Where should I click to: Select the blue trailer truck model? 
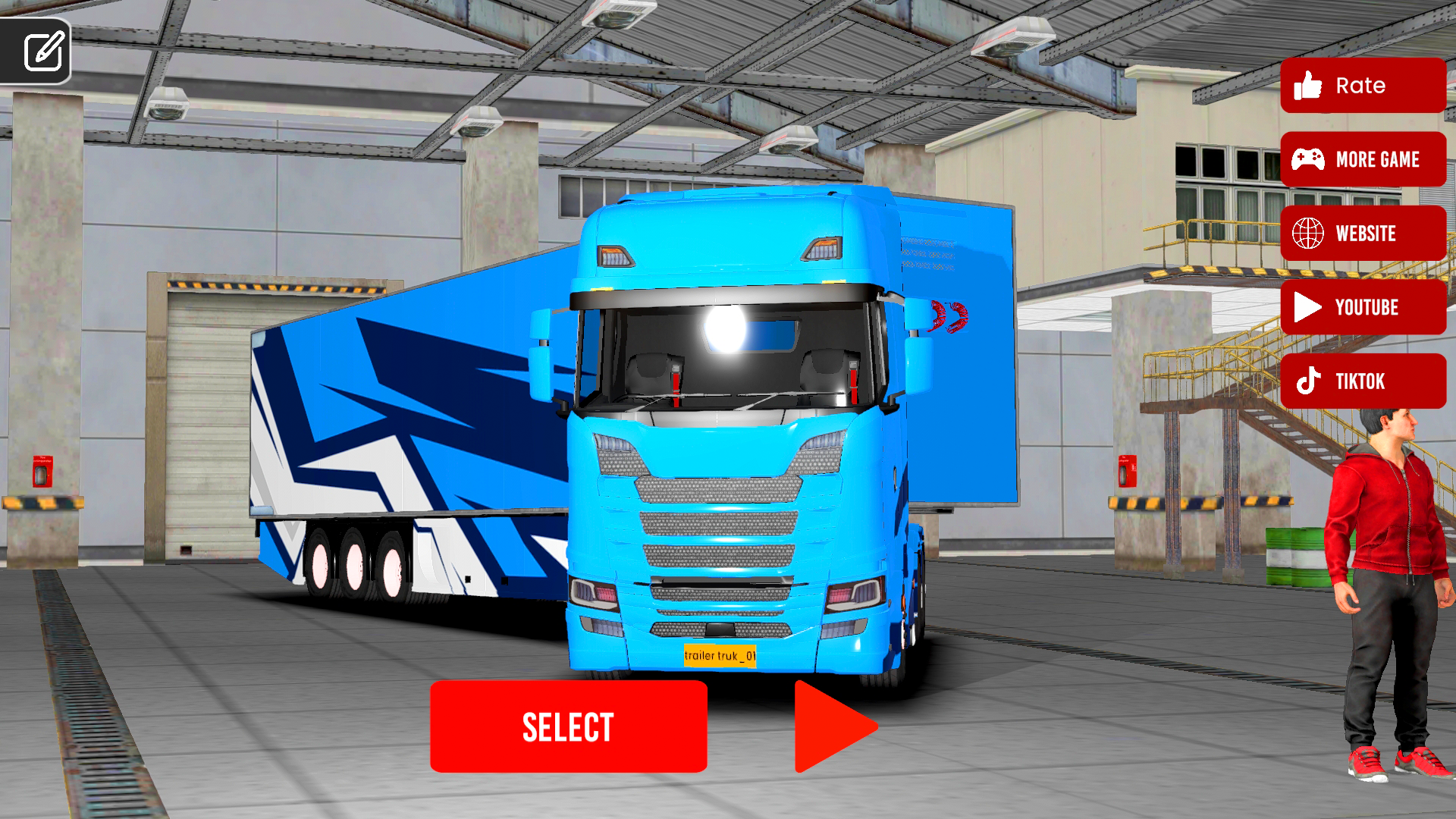(x=567, y=726)
